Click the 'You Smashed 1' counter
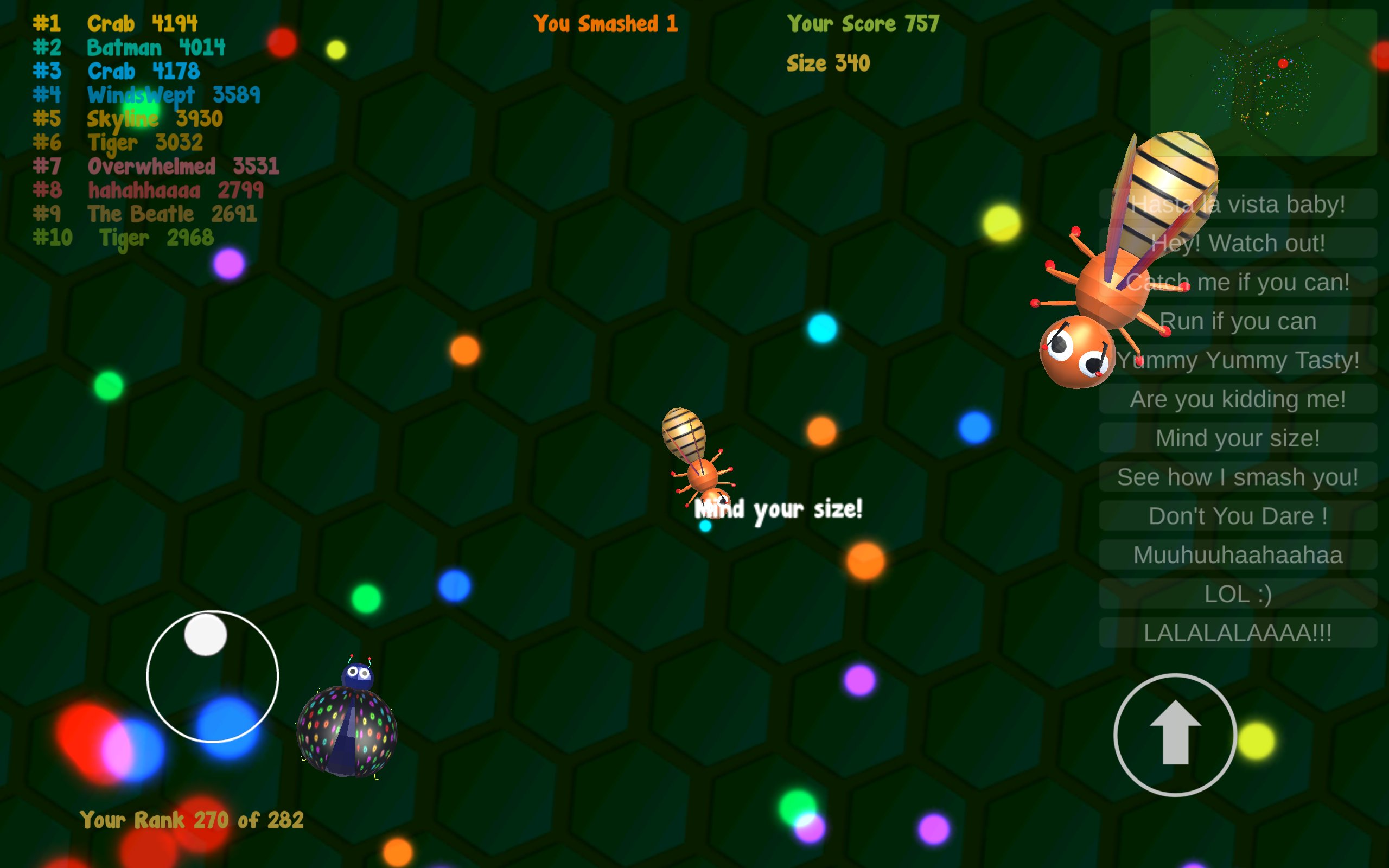Image resolution: width=1389 pixels, height=868 pixels. 606,23
